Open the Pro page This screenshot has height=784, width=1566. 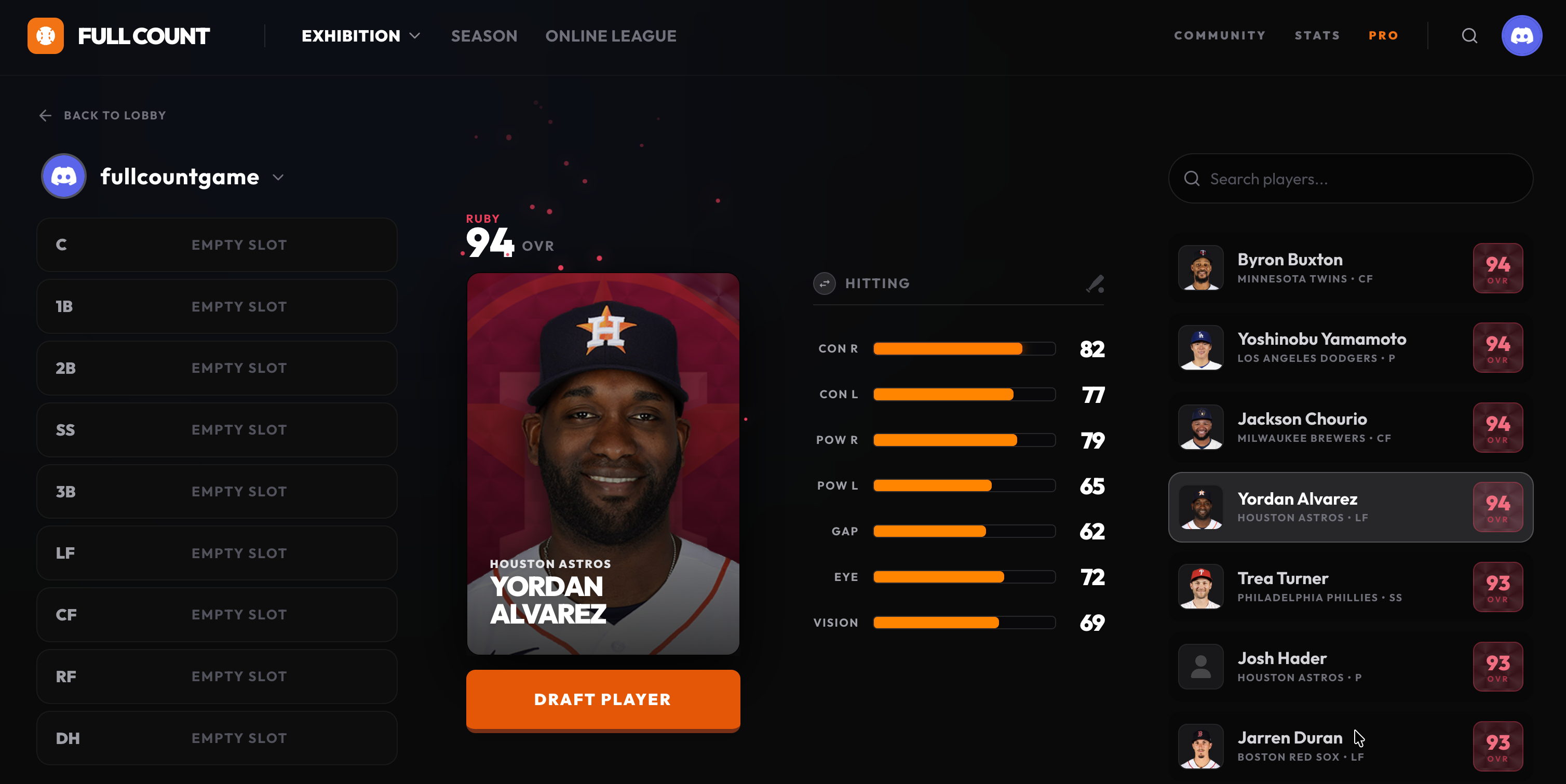[1383, 35]
